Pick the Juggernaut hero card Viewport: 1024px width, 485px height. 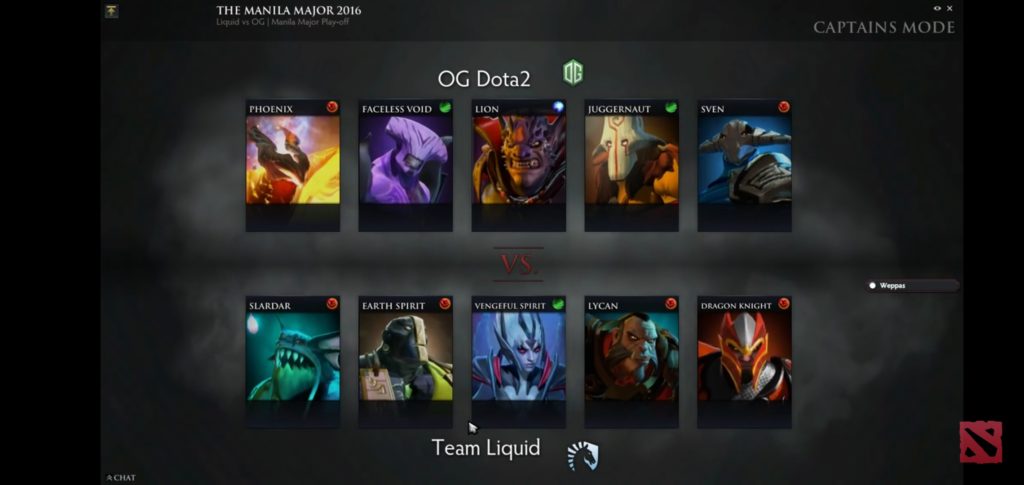point(632,160)
